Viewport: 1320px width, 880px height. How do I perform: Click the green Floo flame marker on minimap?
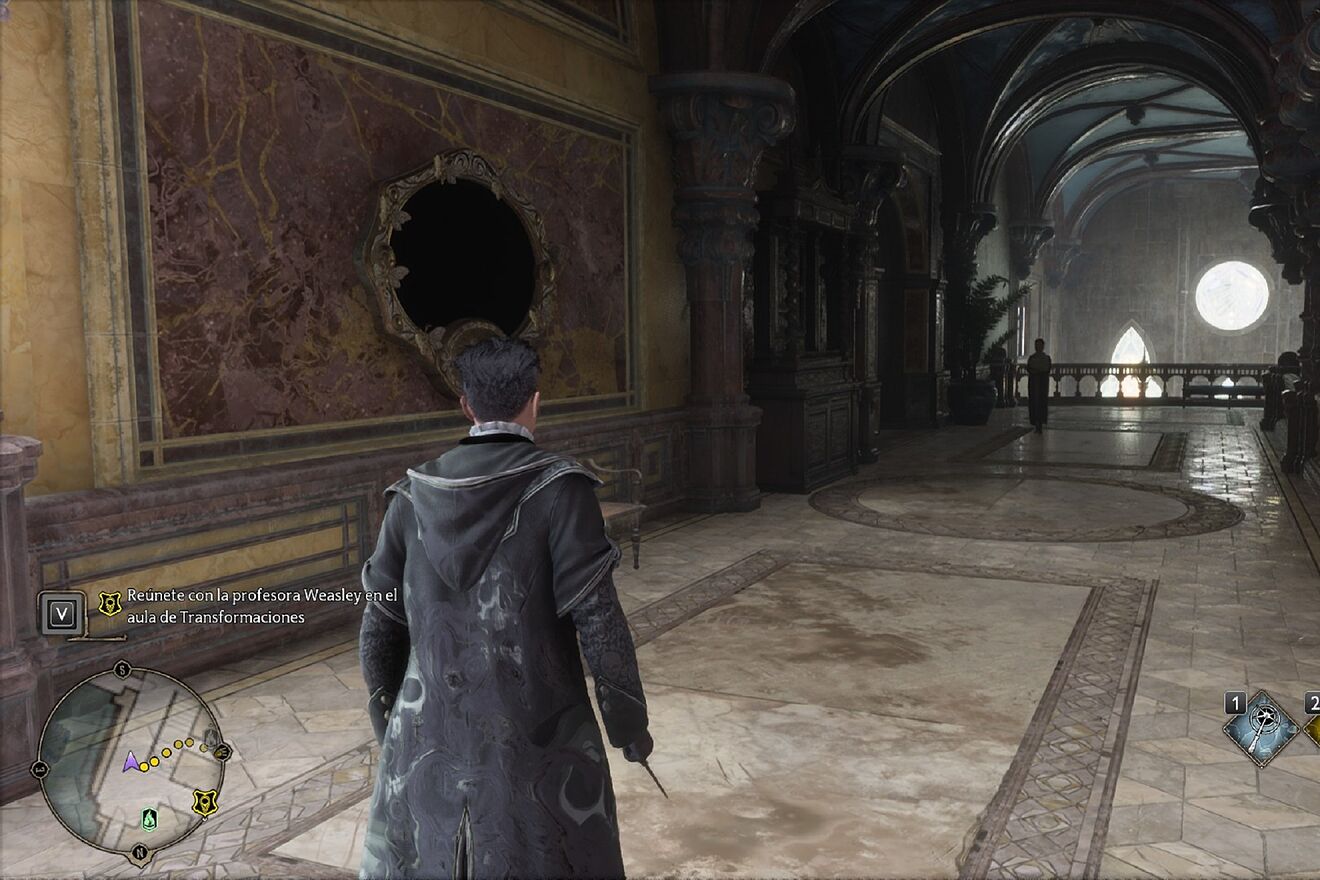pos(149,819)
